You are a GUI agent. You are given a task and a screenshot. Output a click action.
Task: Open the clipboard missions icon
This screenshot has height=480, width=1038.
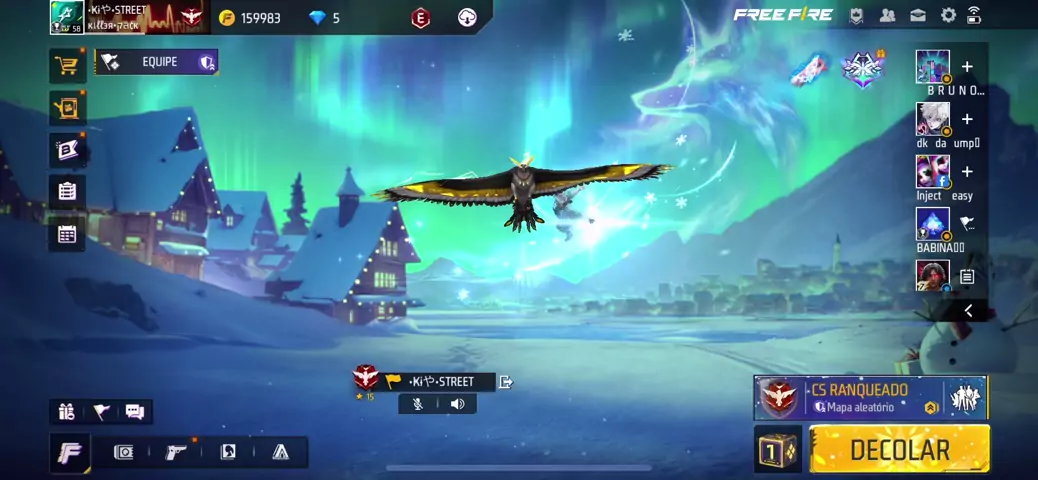click(x=67, y=191)
